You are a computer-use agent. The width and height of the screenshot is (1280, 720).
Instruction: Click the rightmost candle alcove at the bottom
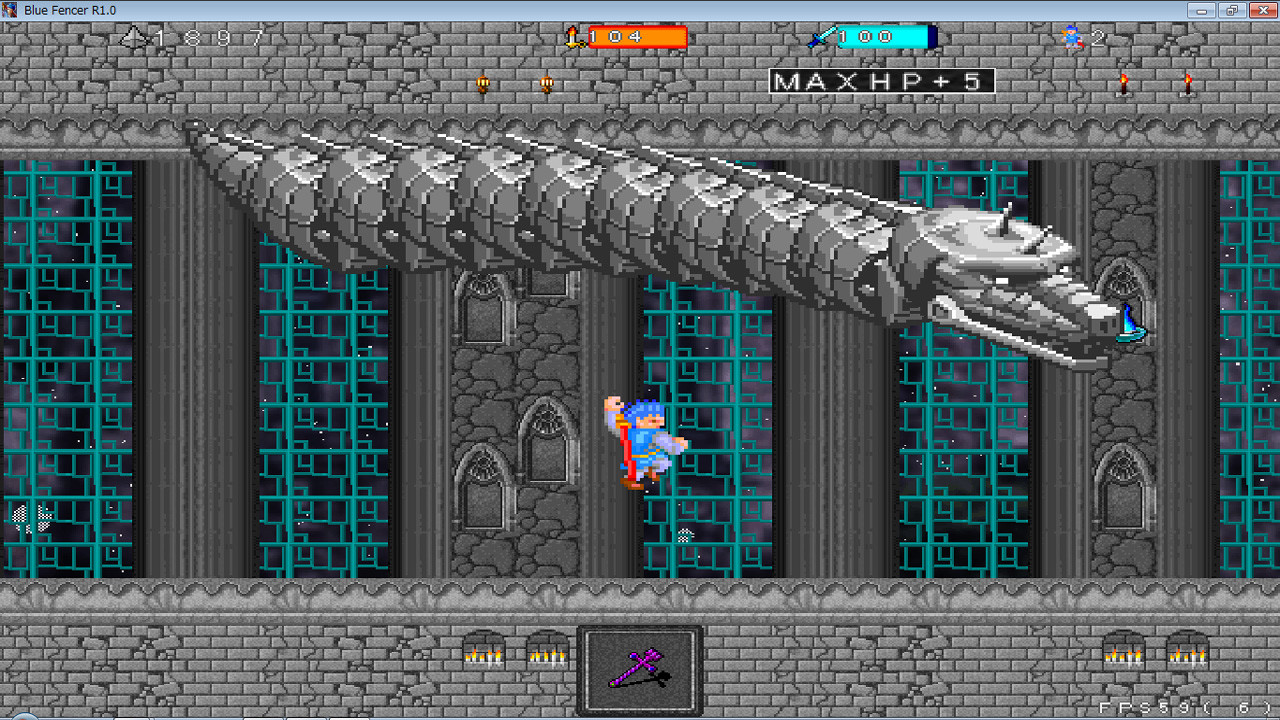1188,657
